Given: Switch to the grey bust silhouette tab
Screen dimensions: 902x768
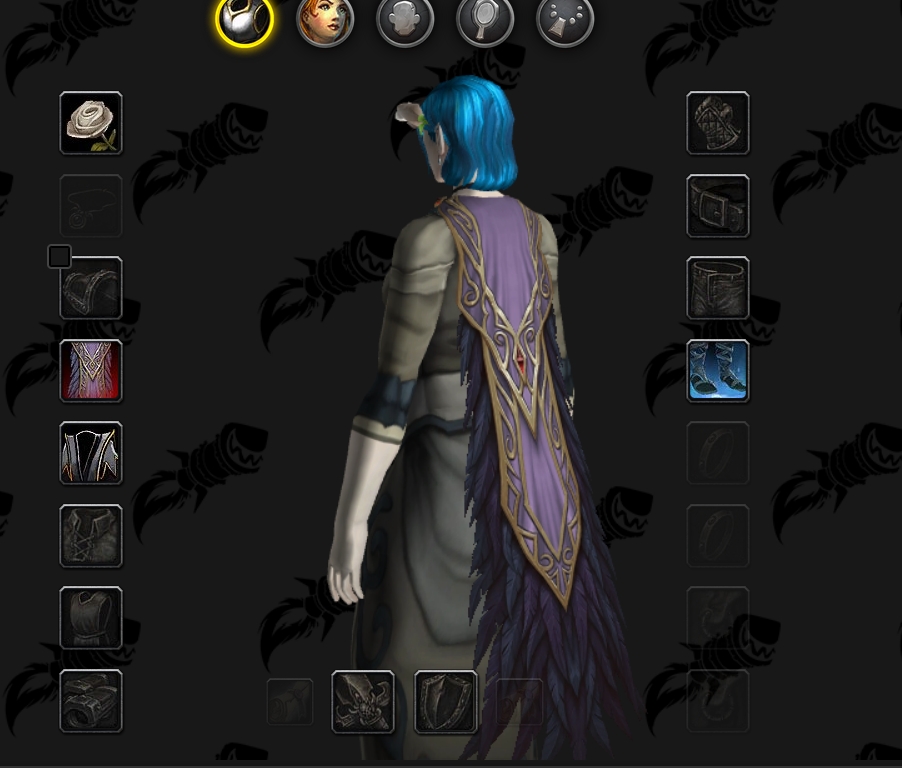Looking at the screenshot, I should click(x=405, y=20).
